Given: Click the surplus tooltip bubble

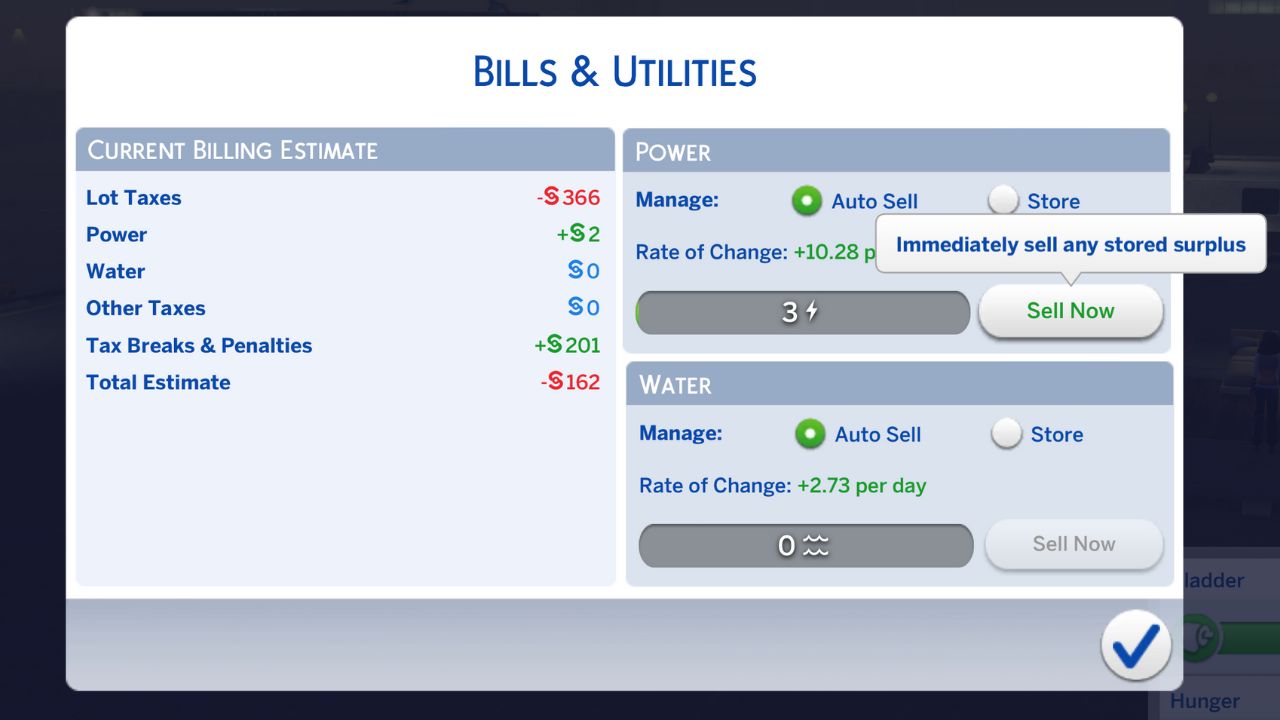Looking at the screenshot, I should [x=1071, y=244].
